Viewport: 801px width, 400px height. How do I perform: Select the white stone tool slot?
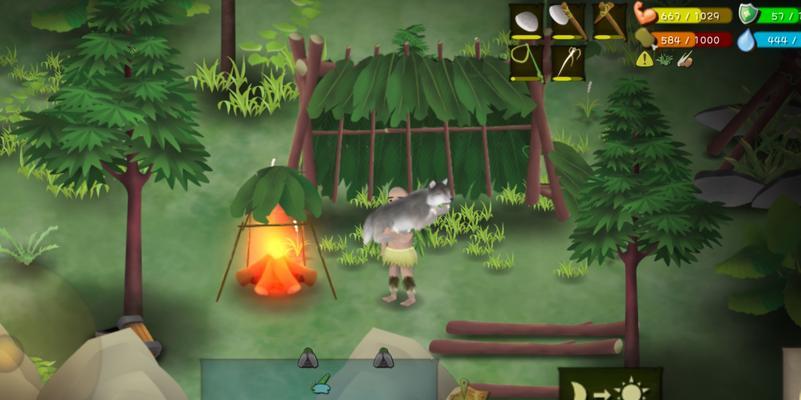[x=526, y=22]
